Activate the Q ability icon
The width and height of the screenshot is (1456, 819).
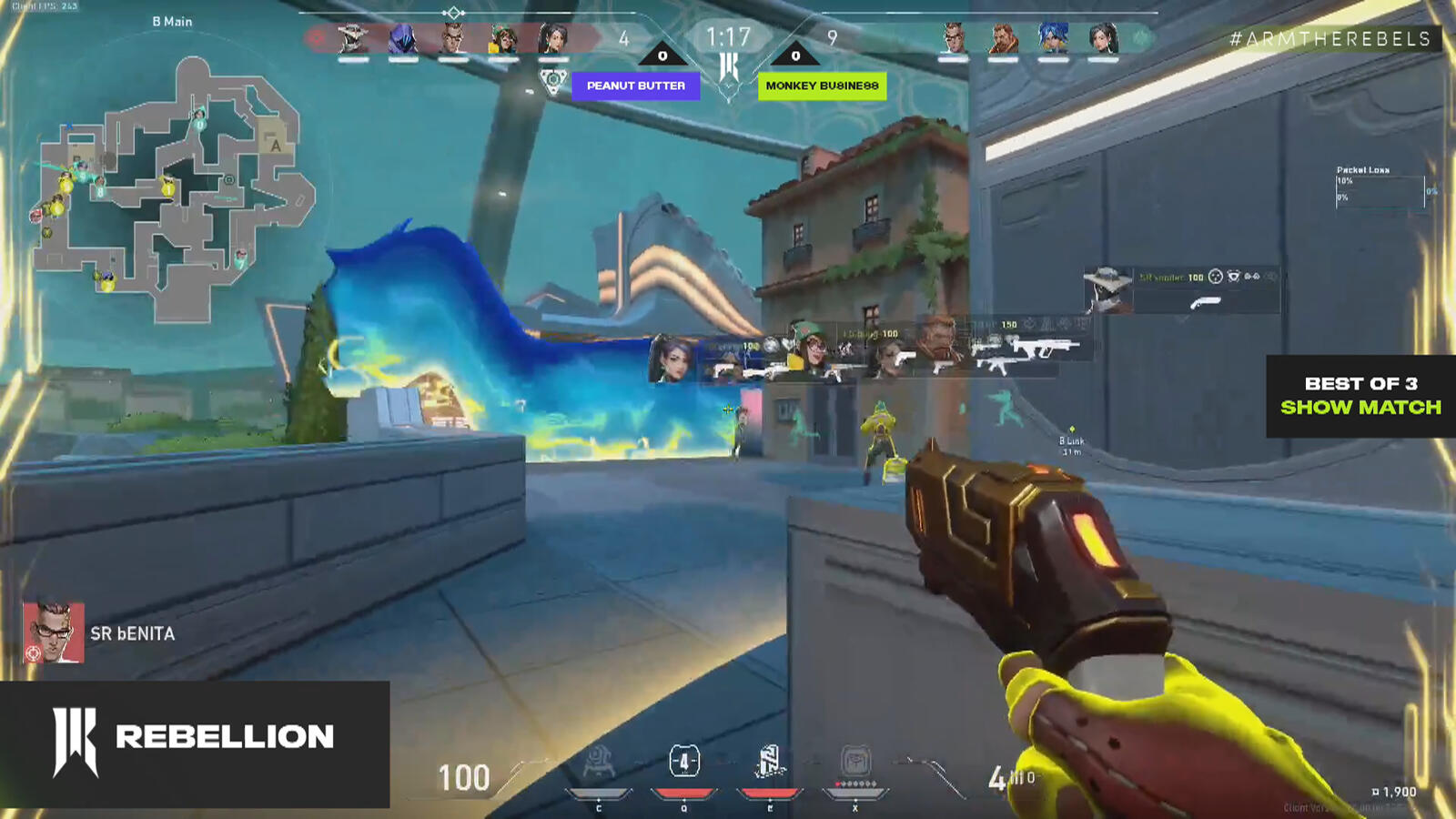click(x=683, y=762)
